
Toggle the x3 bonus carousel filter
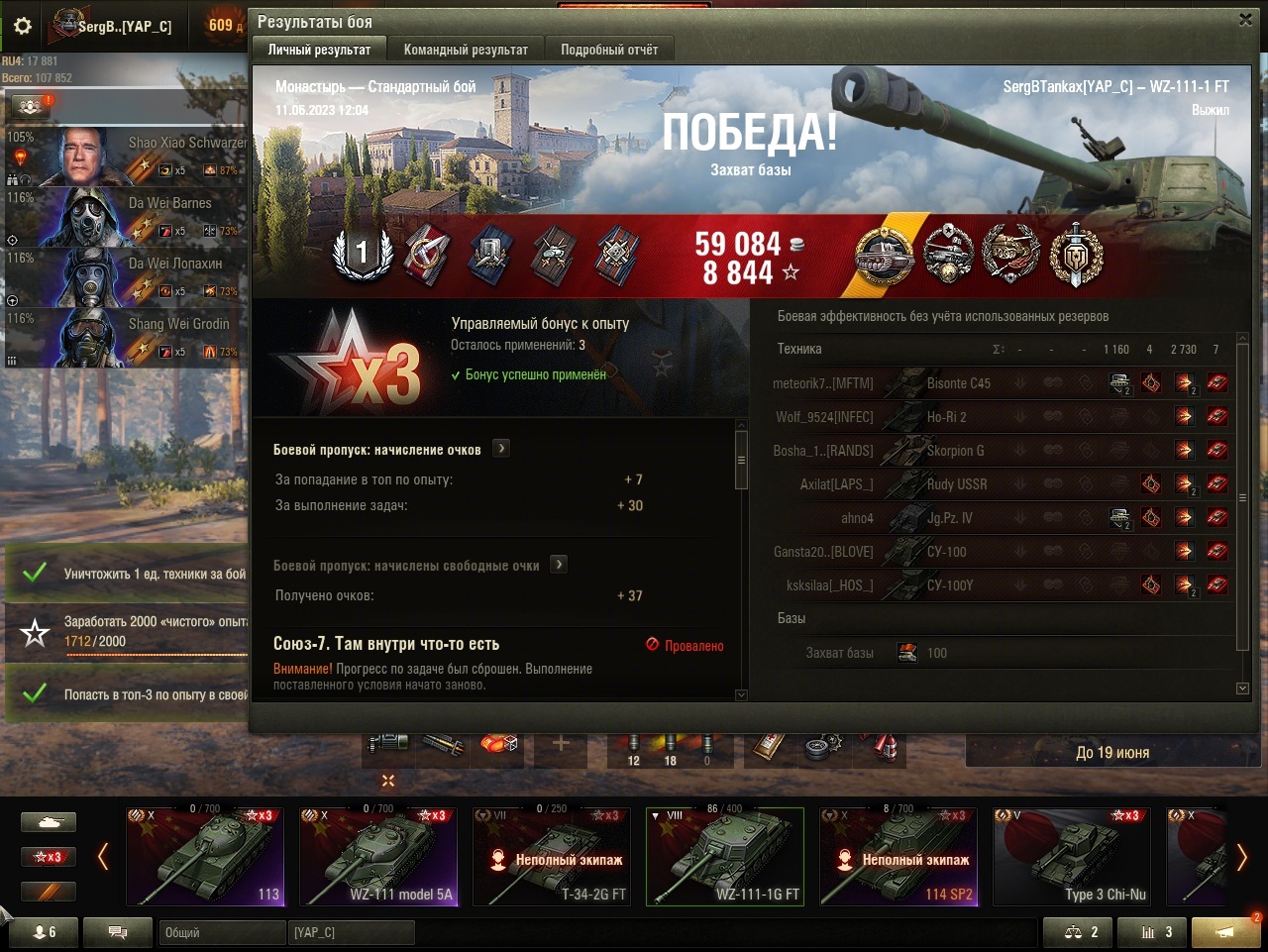(x=49, y=857)
